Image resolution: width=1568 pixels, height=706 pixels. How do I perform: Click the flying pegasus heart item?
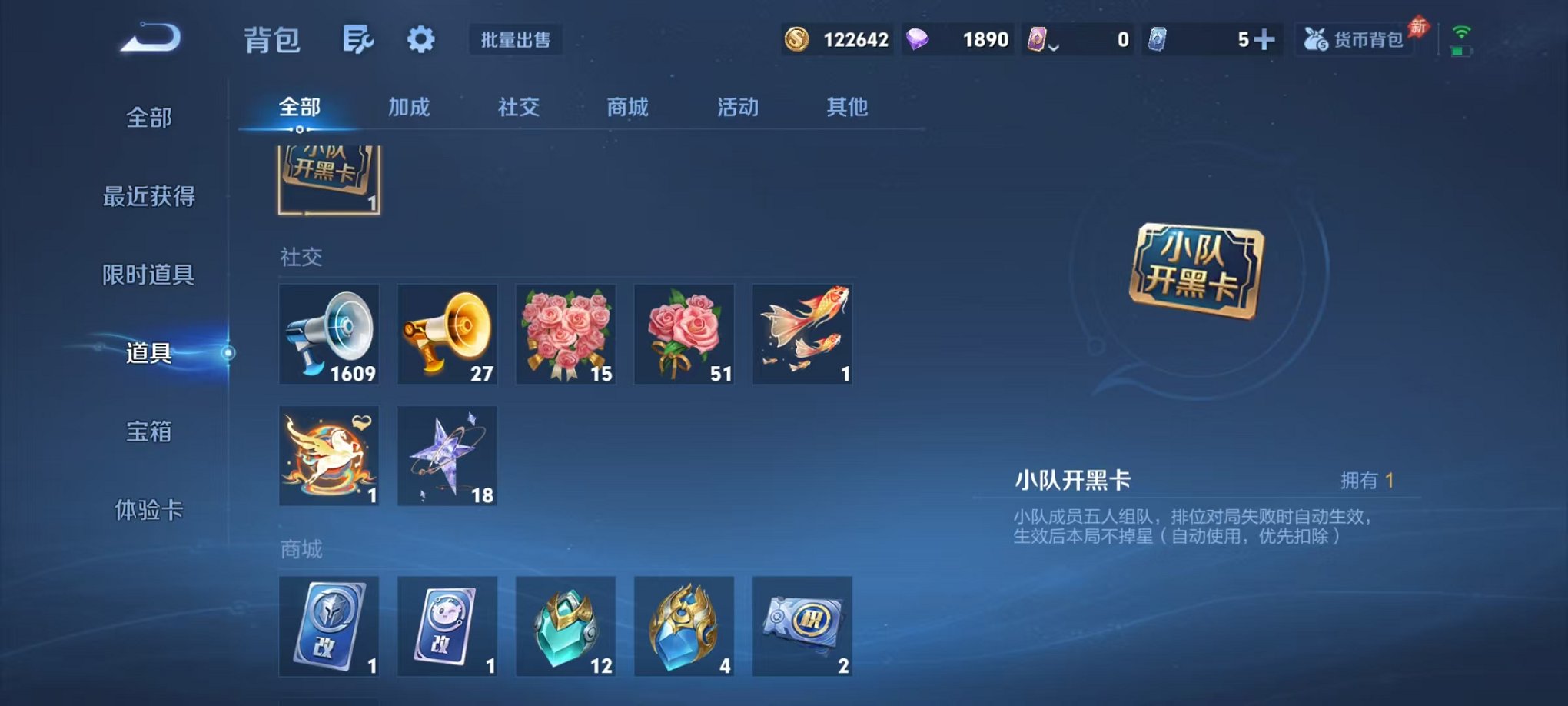(x=329, y=456)
